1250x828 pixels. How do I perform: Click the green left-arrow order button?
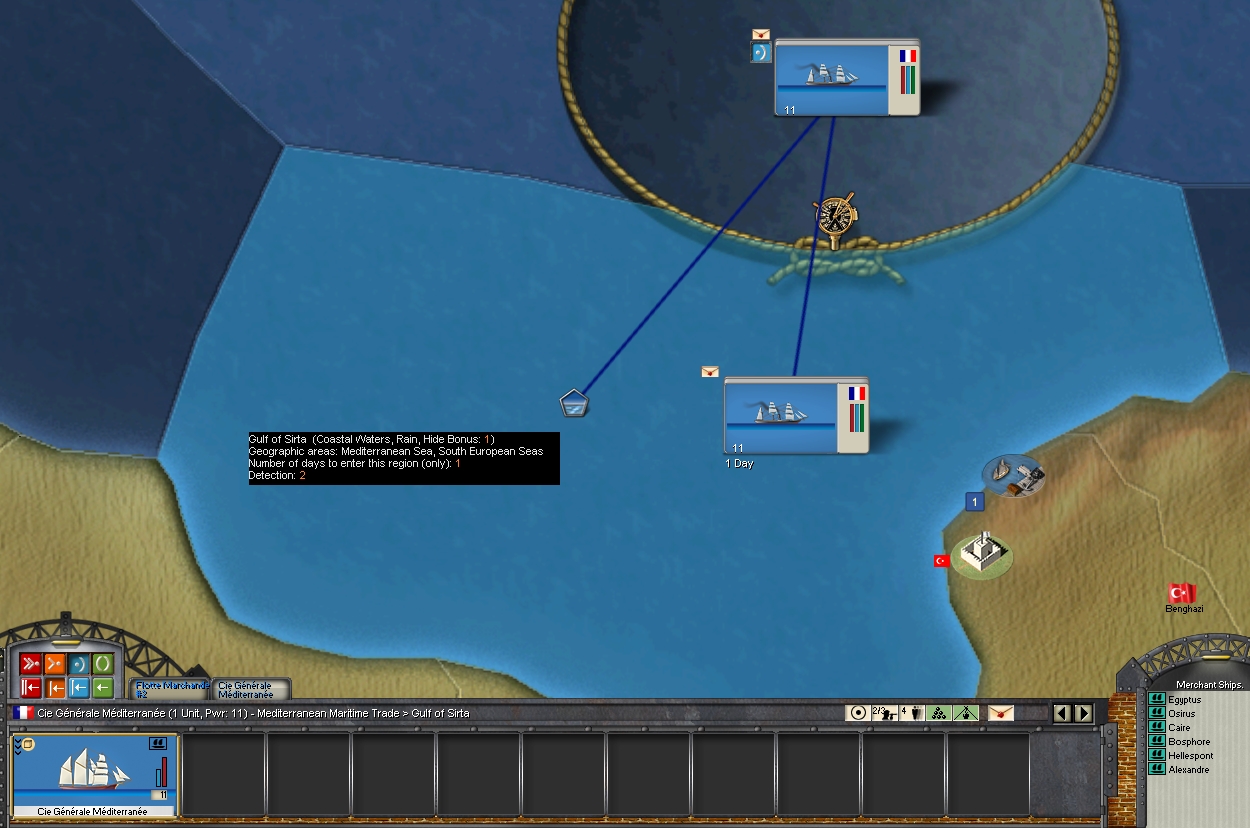click(103, 688)
